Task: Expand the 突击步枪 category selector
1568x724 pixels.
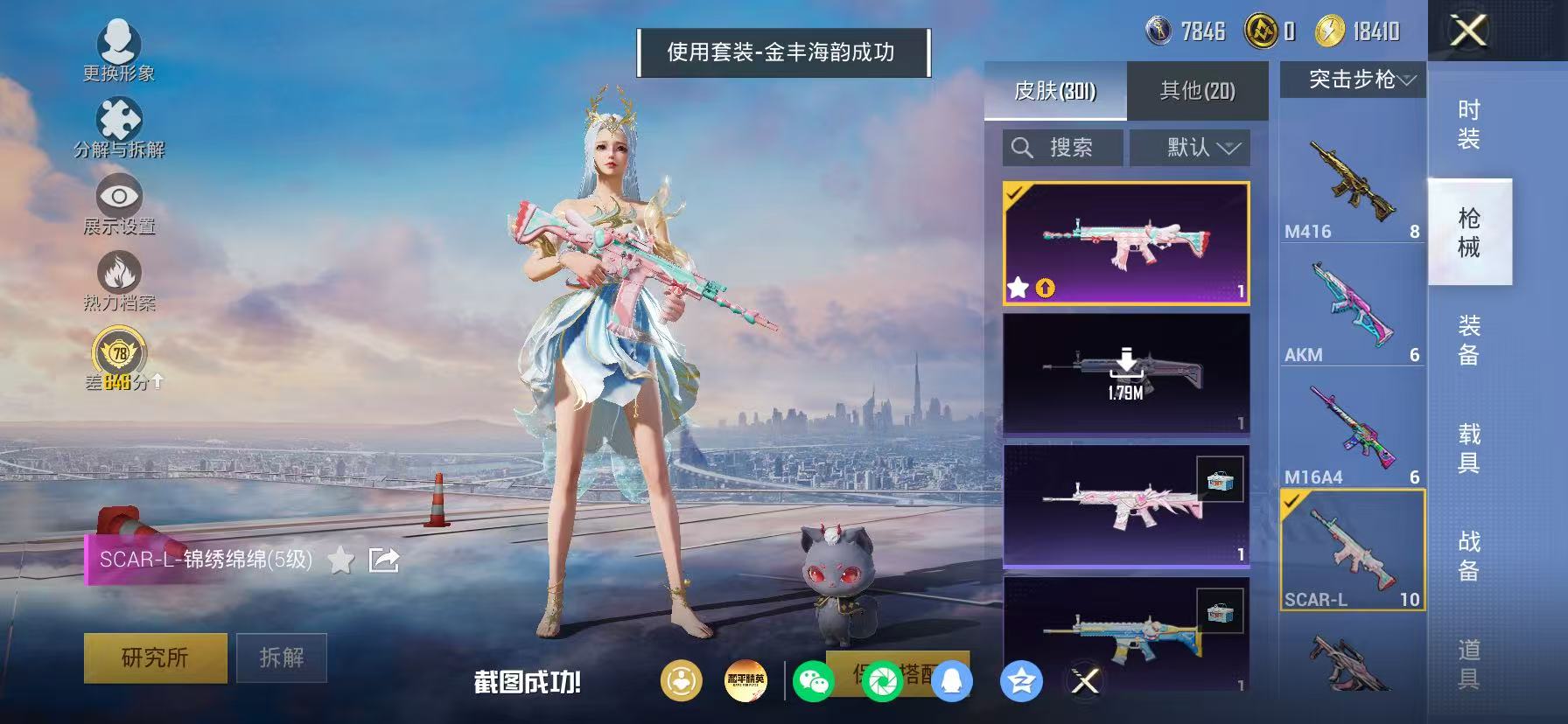Action: click(x=1351, y=80)
